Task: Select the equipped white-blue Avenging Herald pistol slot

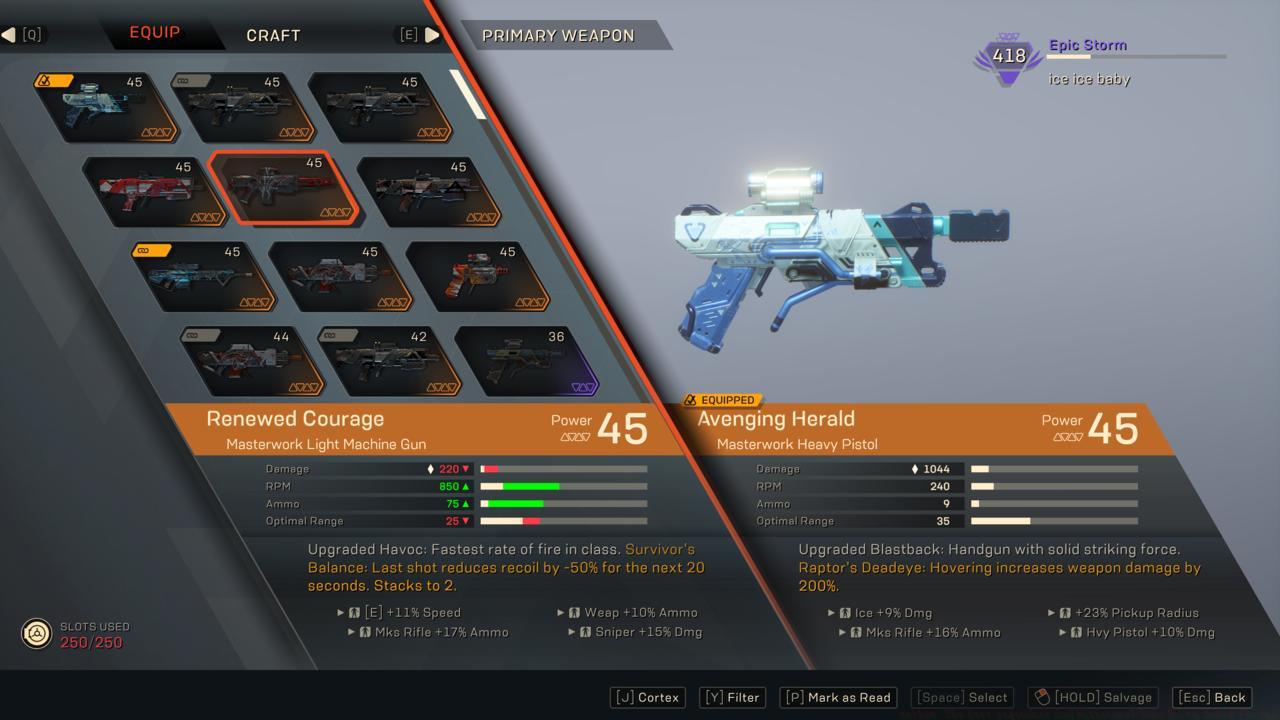Action: pos(105,107)
